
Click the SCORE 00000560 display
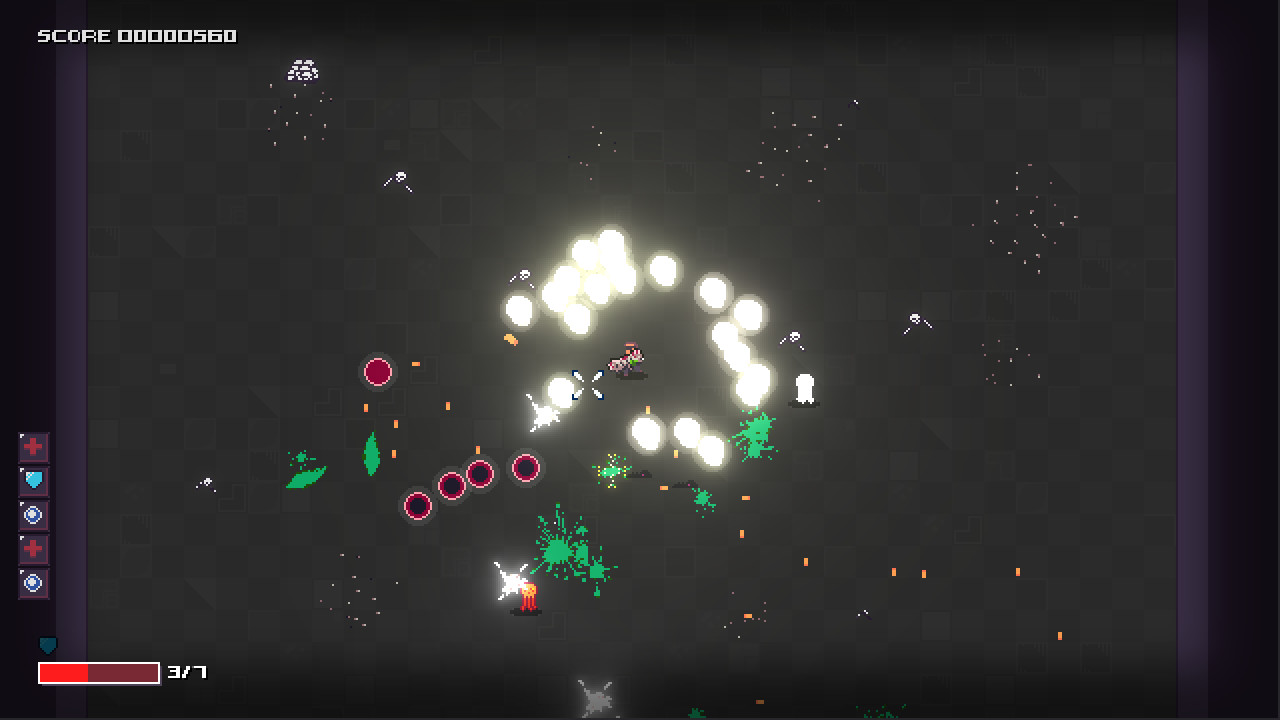click(x=135, y=35)
